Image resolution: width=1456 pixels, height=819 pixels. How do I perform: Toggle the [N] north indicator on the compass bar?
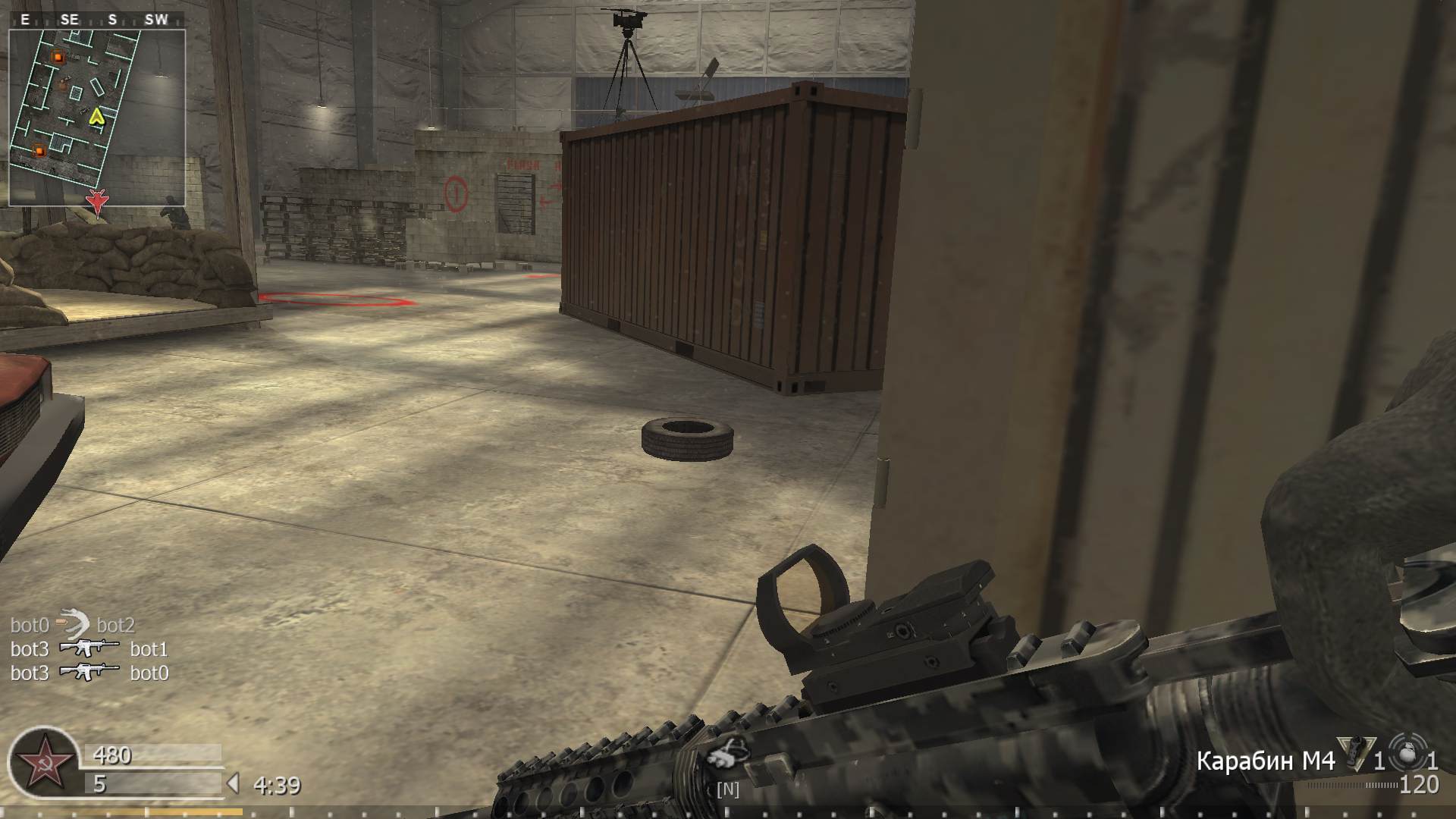[x=726, y=789]
